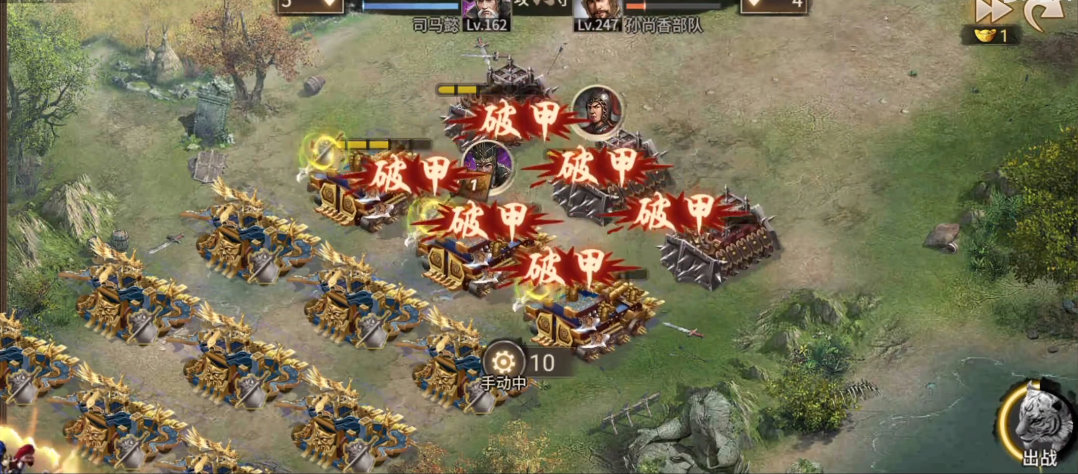1078x474 pixels.
Task: Select 孙尚香部队 commander portrait in the top bar
Action: pos(601,10)
